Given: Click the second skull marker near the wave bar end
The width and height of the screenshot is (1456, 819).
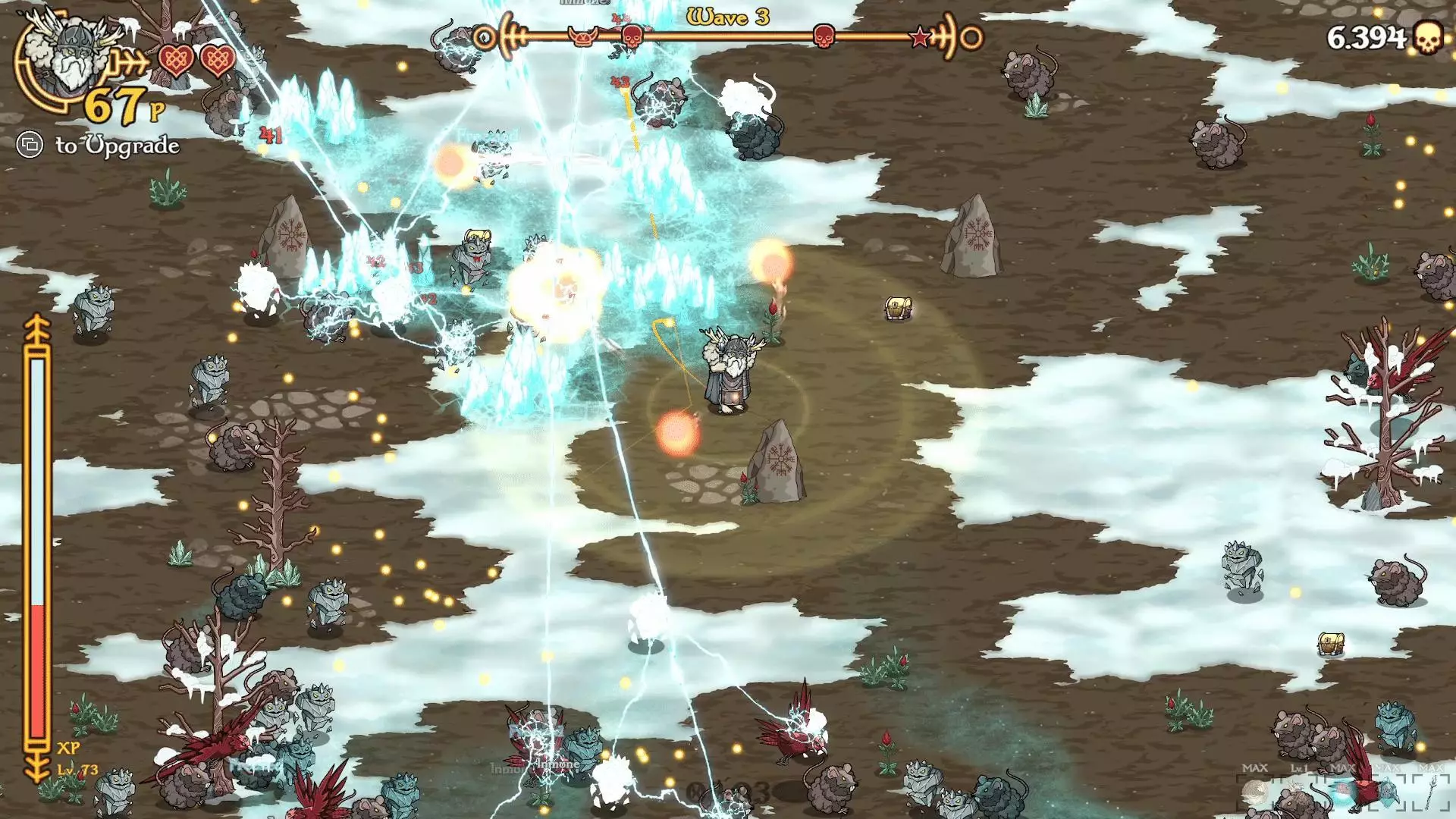Looking at the screenshot, I should [823, 35].
